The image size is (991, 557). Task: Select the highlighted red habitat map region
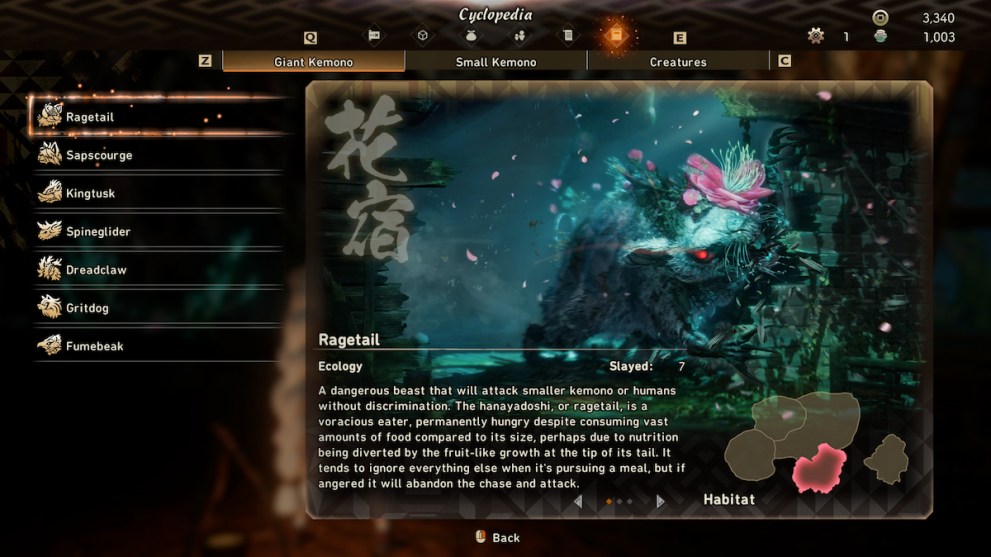(x=819, y=468)
